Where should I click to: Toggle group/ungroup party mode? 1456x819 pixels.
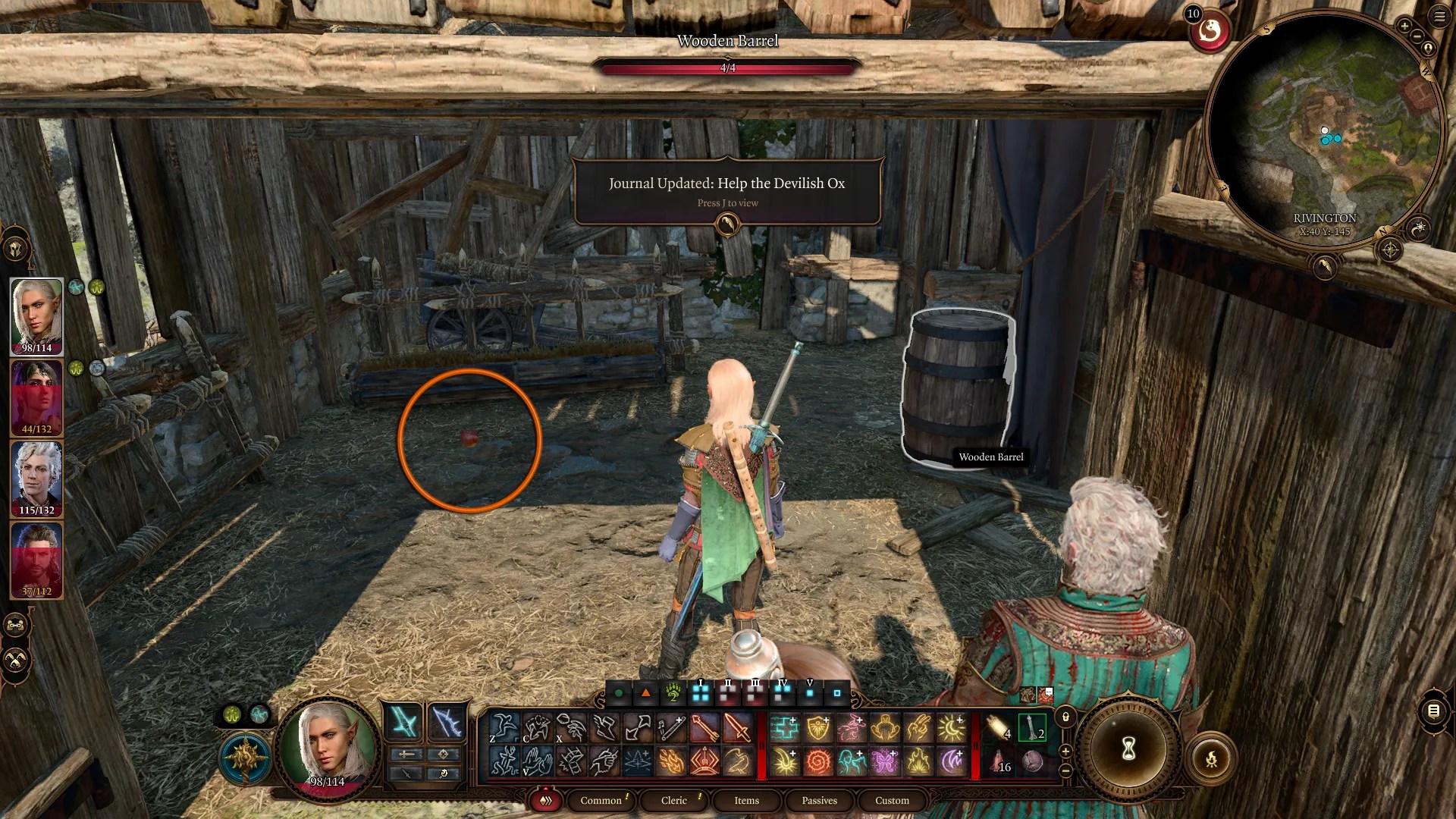click(13, 626)
